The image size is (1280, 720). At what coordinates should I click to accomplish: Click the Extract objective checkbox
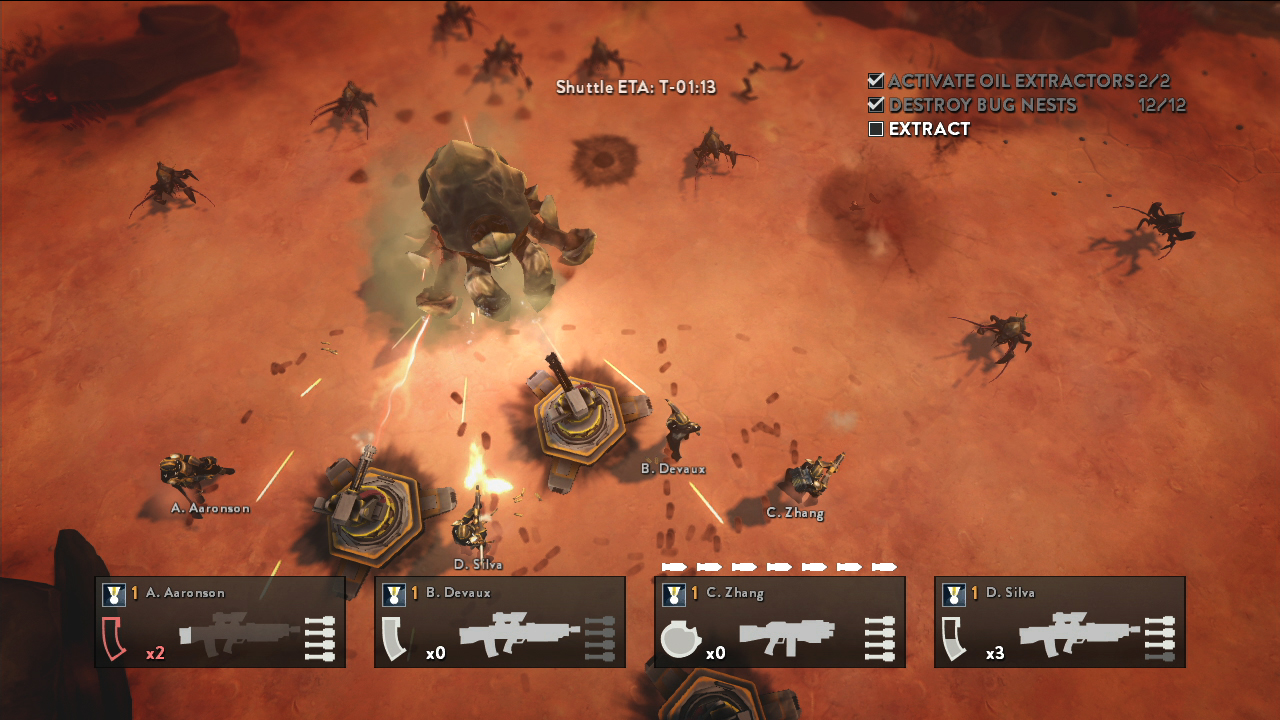(x=876, y=129)
